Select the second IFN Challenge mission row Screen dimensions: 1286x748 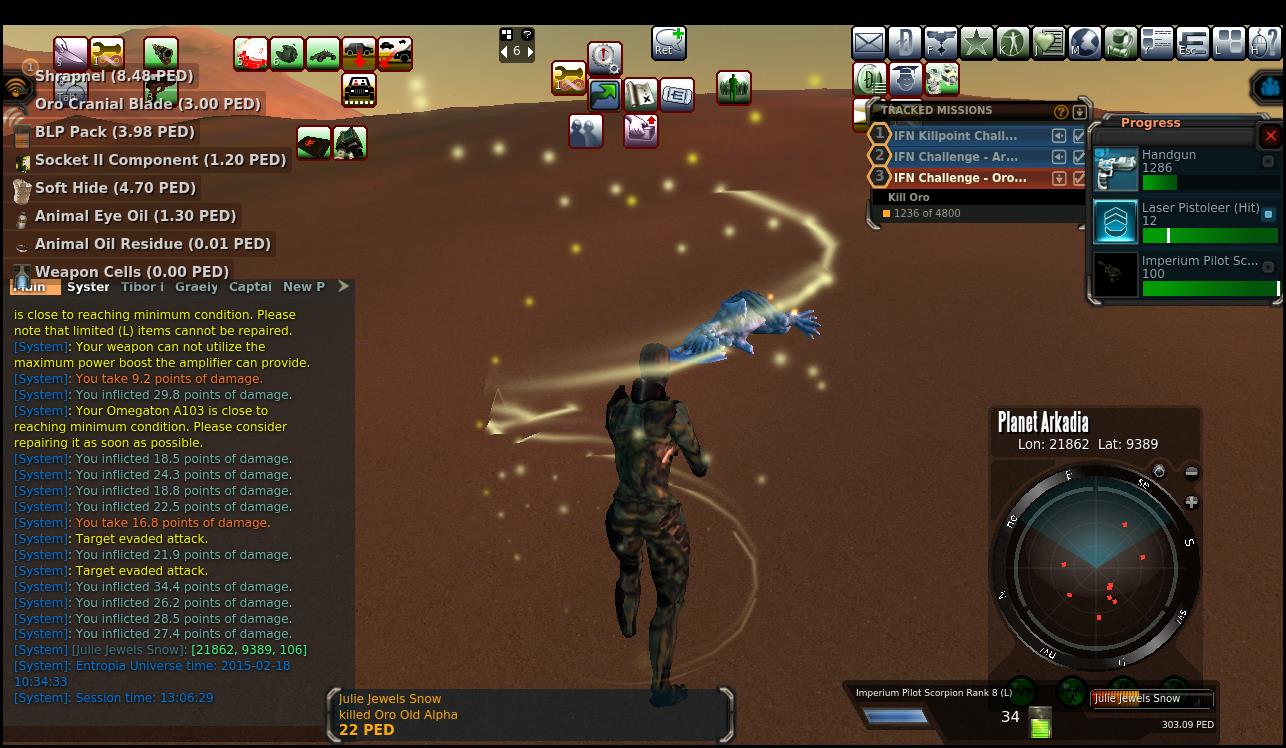(x=955, y=157)
